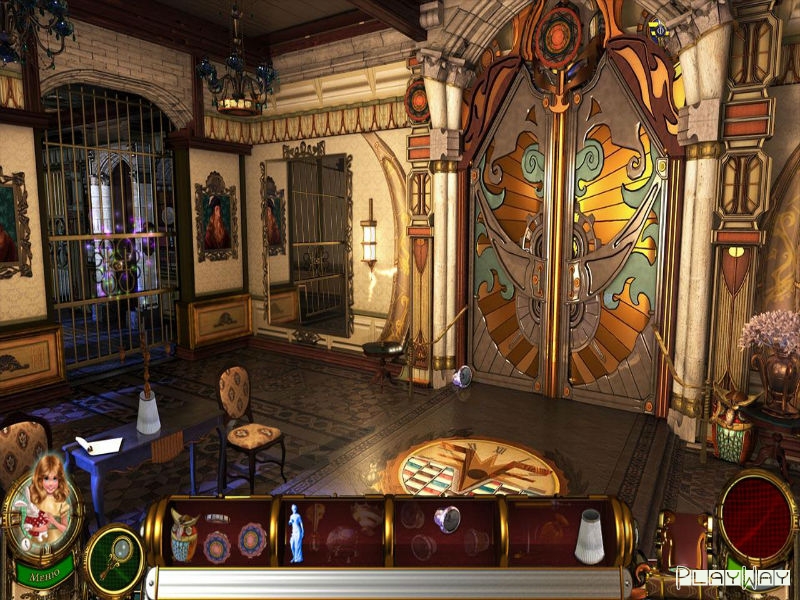The width and height of the screenshot is (800, 600).
Task: Pick the blue lady statuette from inventory
Action: pos(296,533)
